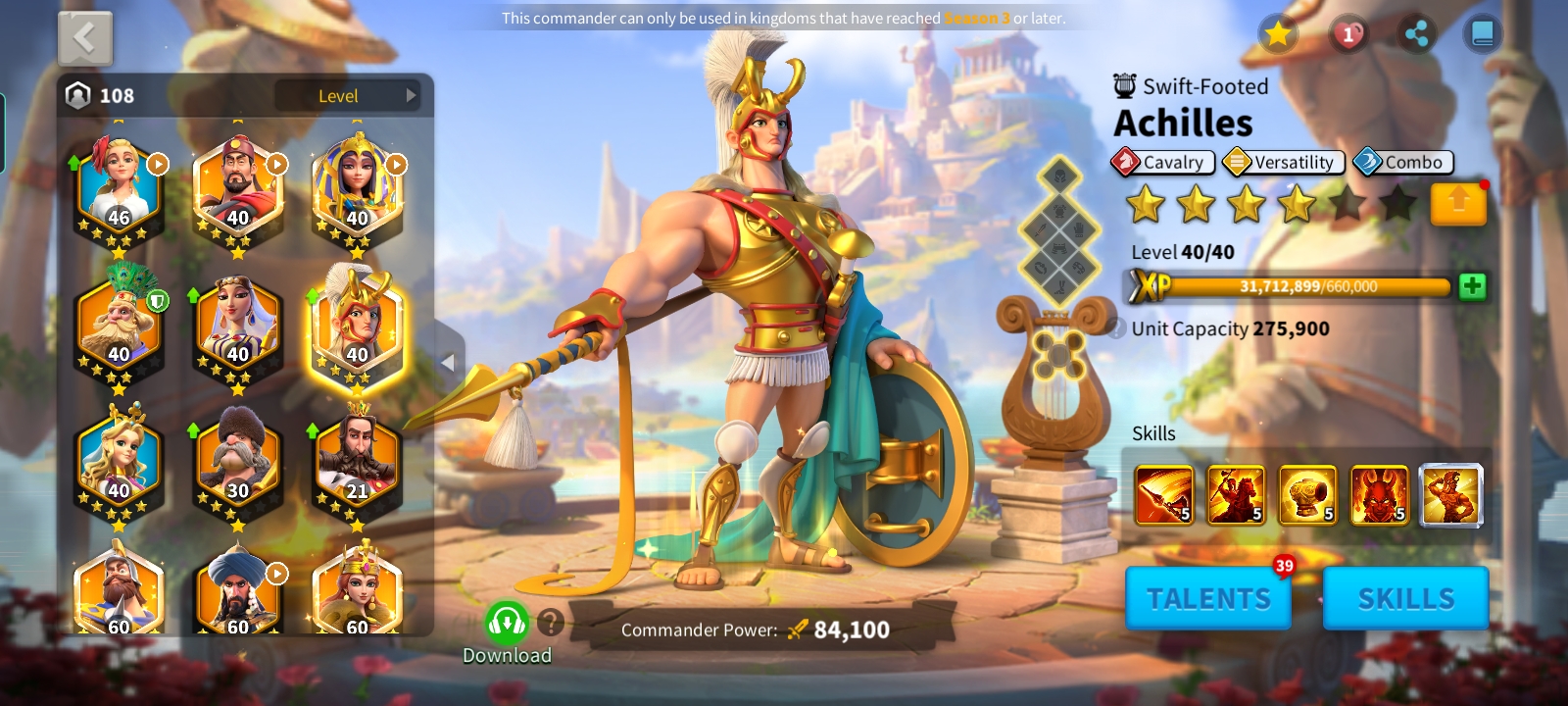Open the SKILLS page
This screenshot has width=1568, height=706.
tap(1405, 598)
